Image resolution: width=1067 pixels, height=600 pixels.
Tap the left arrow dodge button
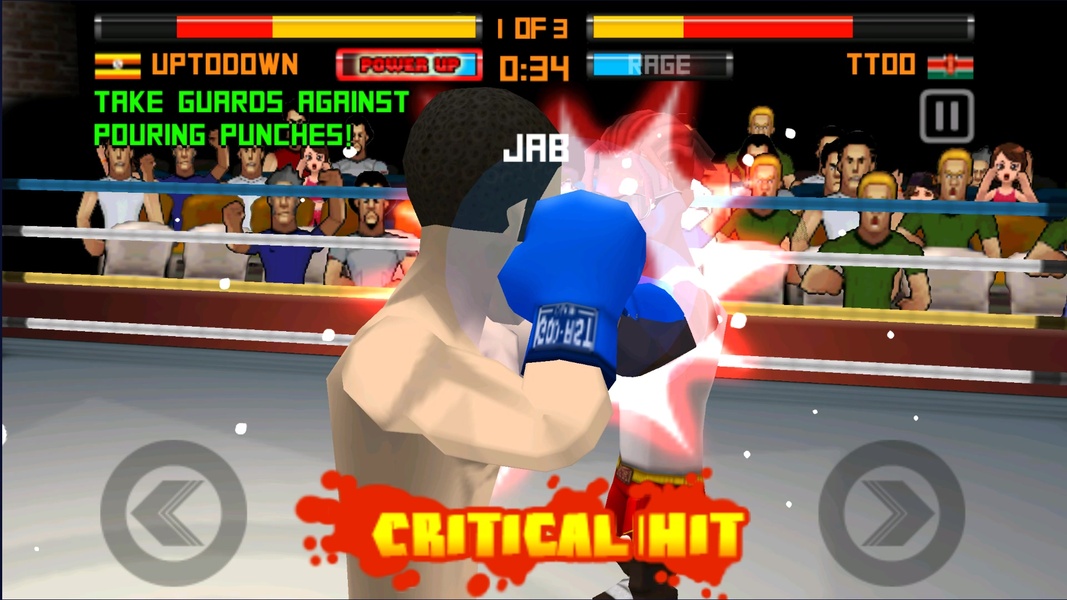(x=173, y=513)
